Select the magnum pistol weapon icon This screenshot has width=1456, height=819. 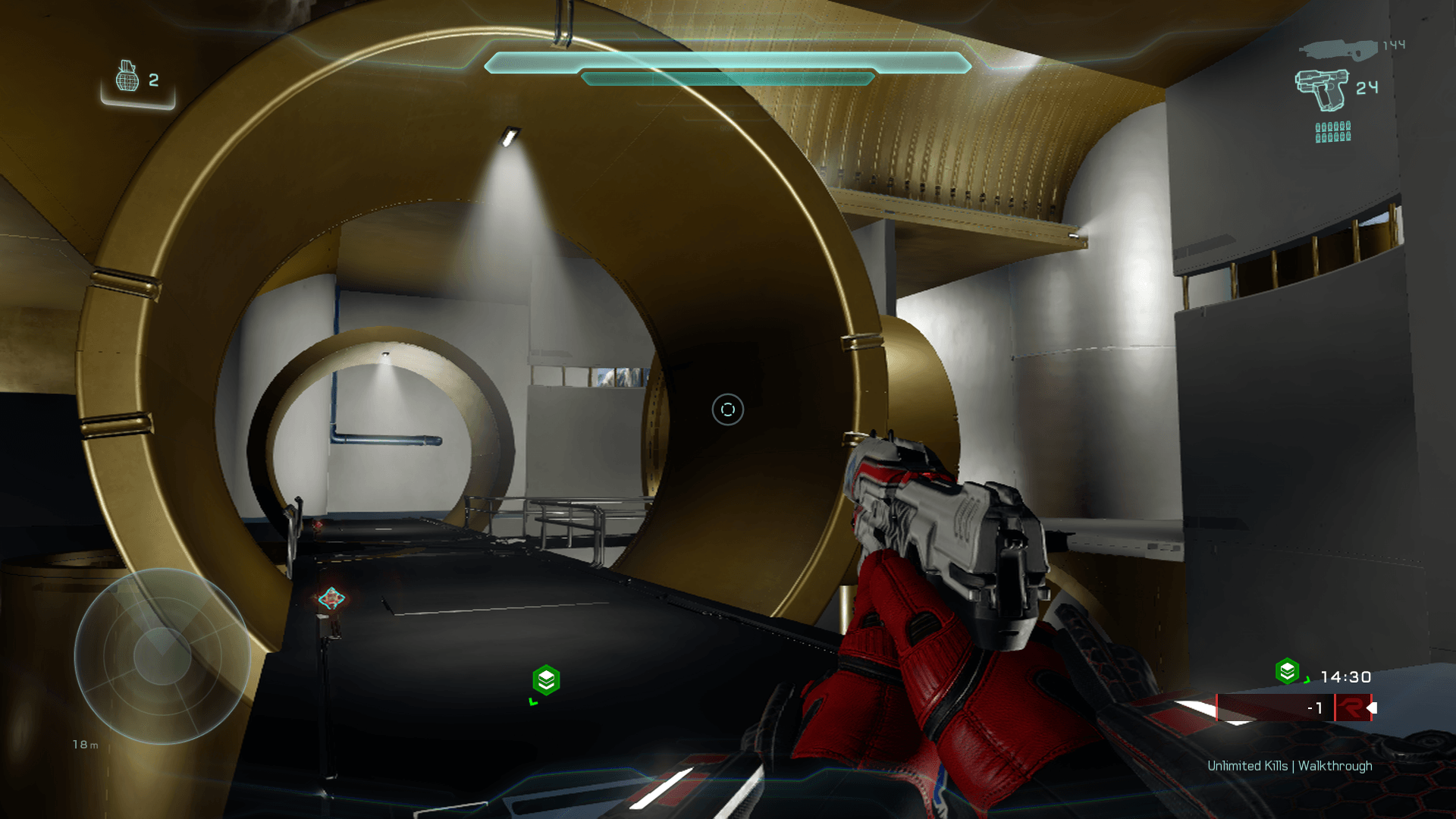pyautogui.click(x=1322, y=89)
